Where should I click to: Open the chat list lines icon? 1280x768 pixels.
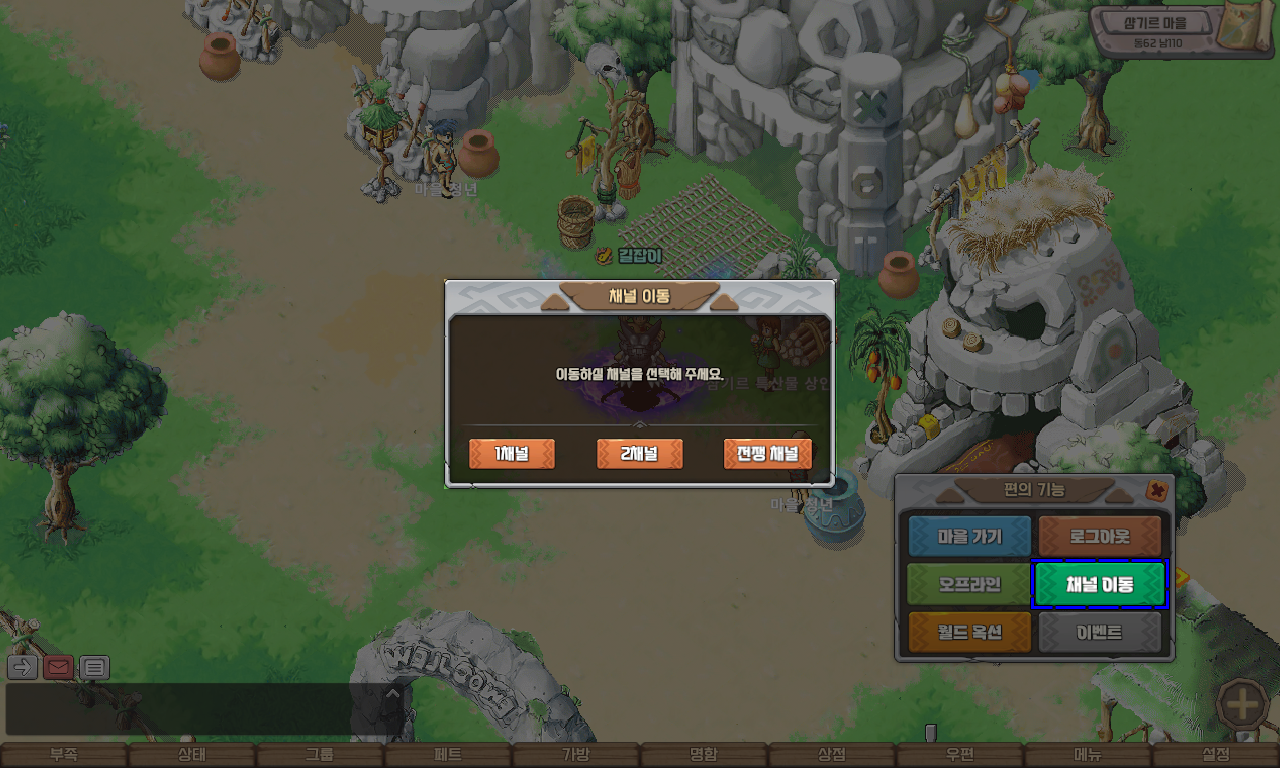tap(94, 667)
